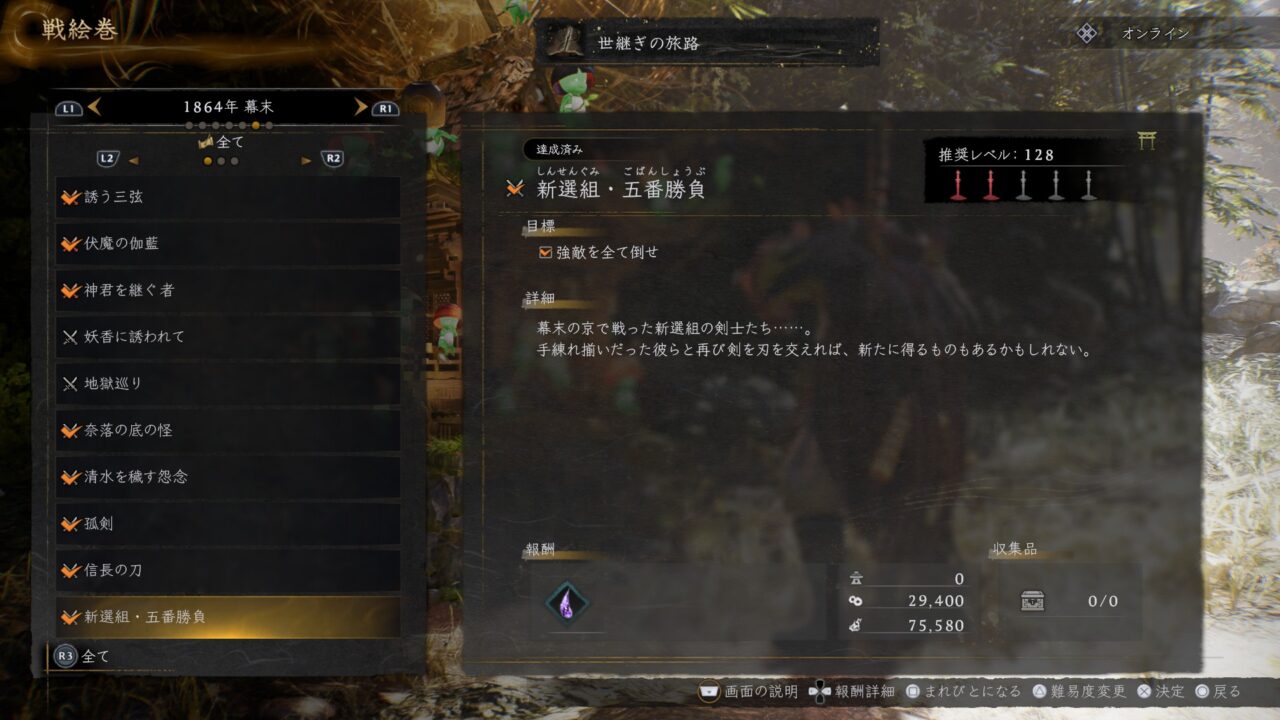1280x720 pixels.
Task: Inspect the purple reward item icon
Action: coord(567,602)
